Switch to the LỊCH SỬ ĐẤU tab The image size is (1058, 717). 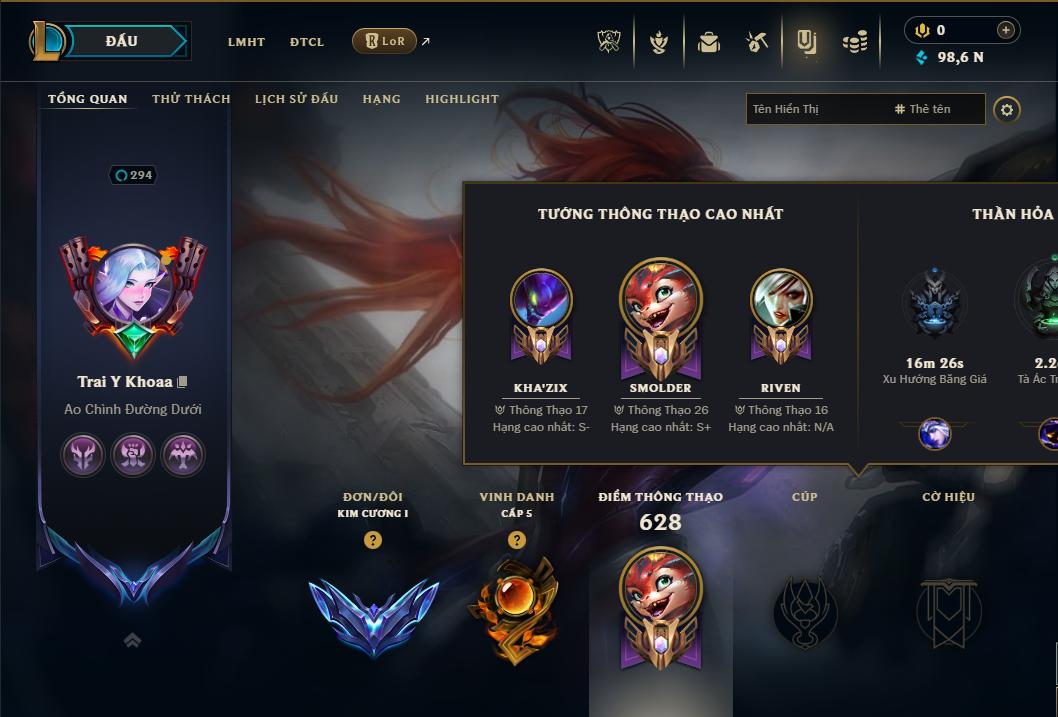[x=296, y=99]
